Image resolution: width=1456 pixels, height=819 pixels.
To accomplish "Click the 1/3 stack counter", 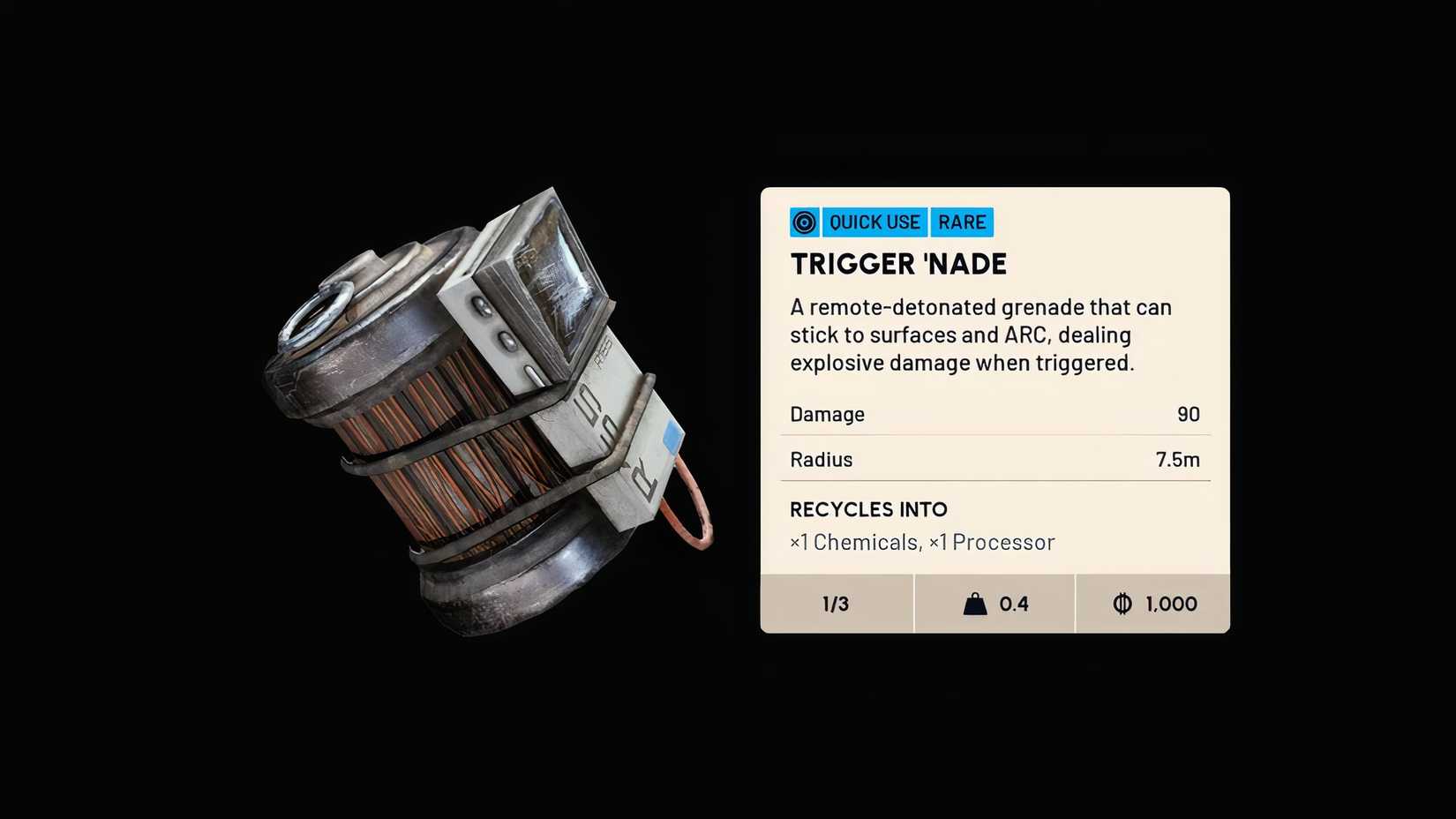I will coord(835,604).
